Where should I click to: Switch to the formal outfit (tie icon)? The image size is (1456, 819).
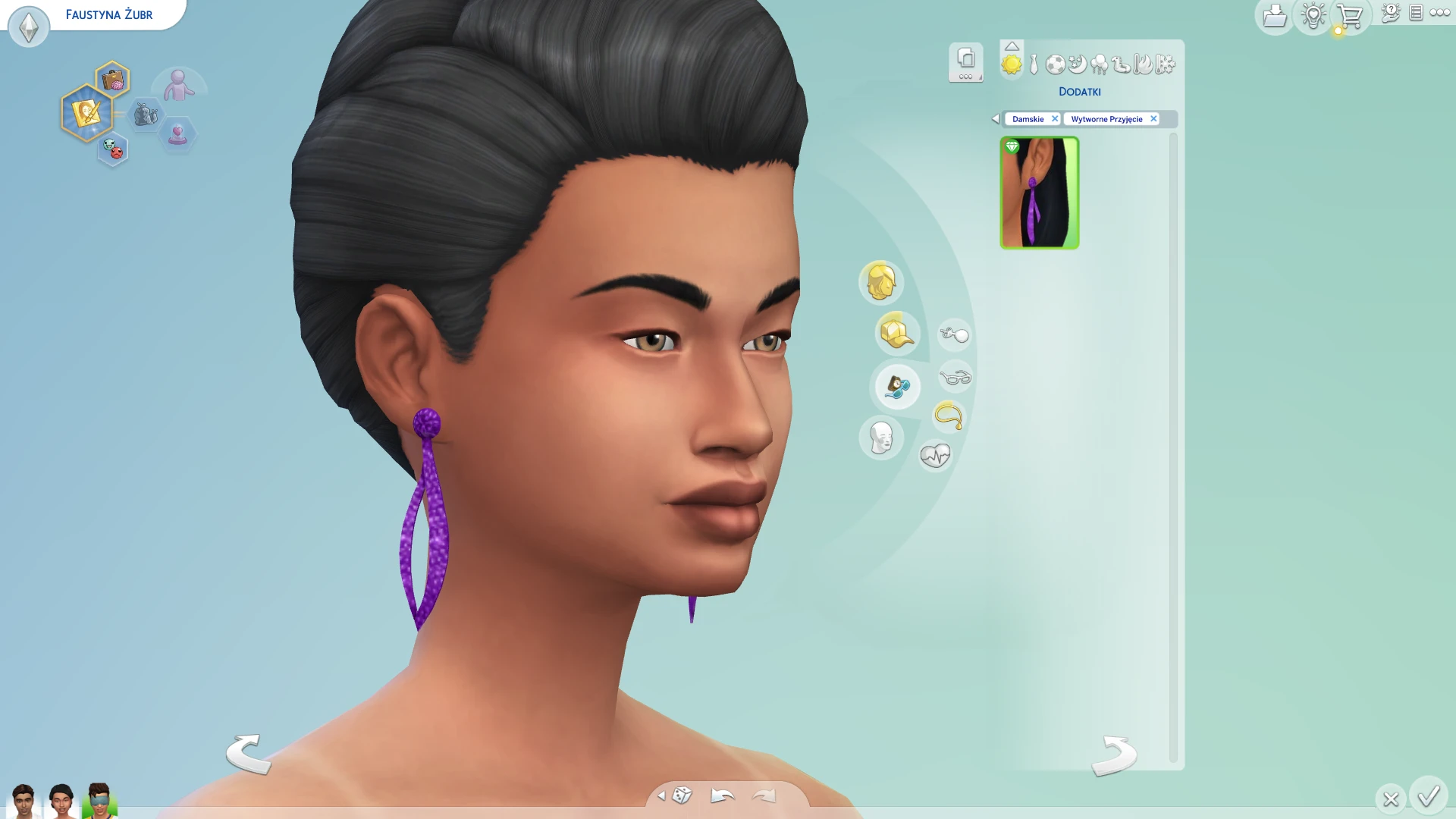(1034, 64)
